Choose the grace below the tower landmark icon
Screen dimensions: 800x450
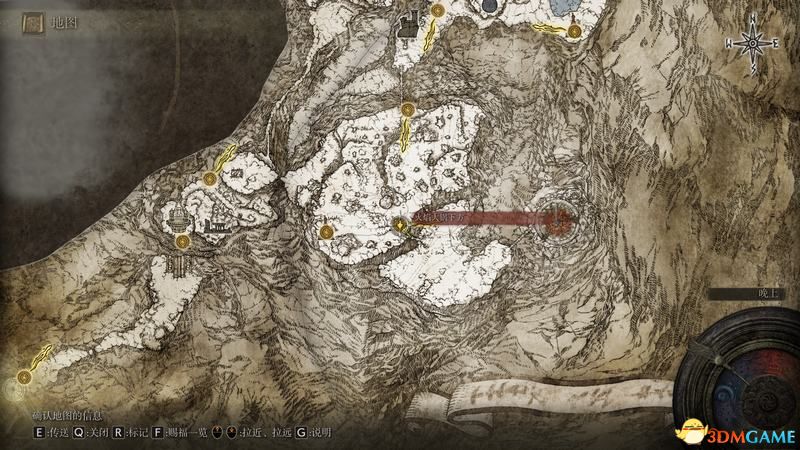[183, 242]
